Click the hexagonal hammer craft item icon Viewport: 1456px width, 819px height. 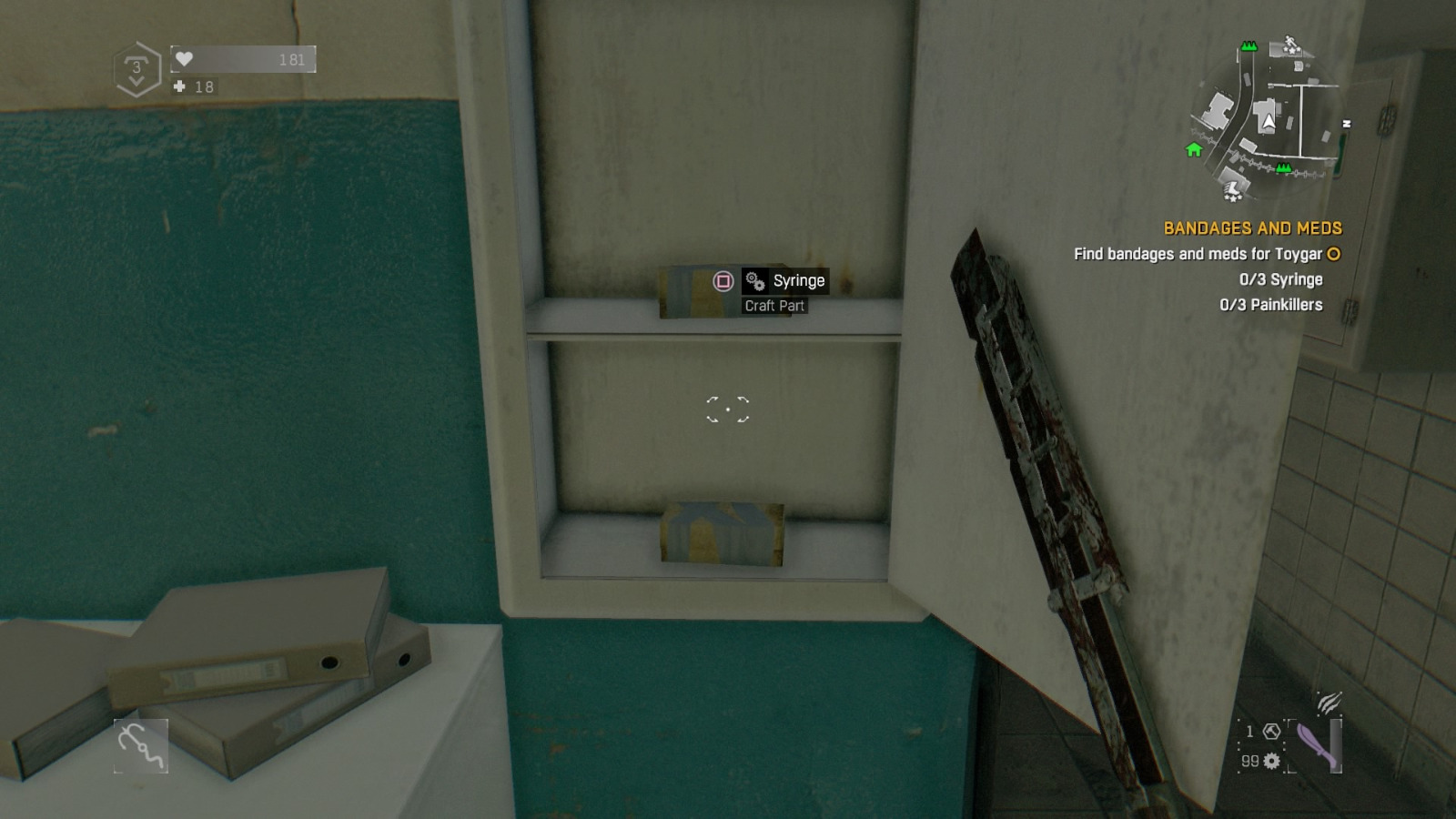pyautogui.click(x=1271, y=733)
